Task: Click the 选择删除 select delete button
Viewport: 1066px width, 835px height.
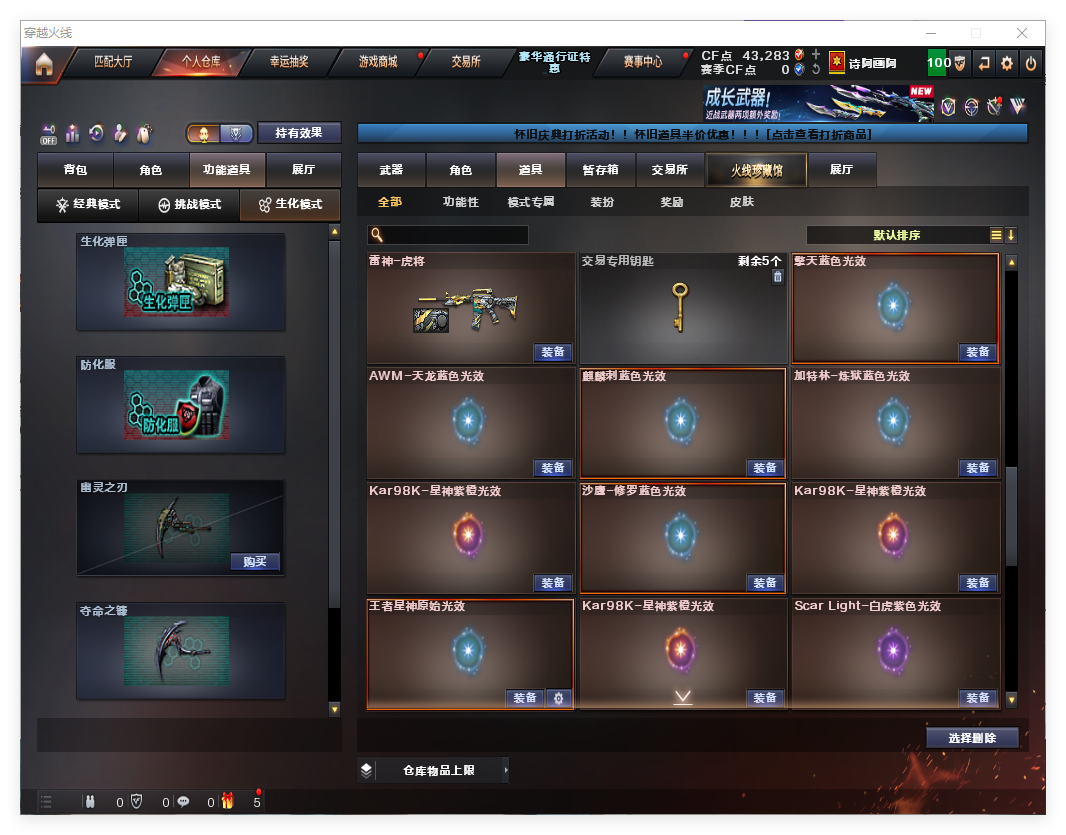Action: tap(972, 738)
